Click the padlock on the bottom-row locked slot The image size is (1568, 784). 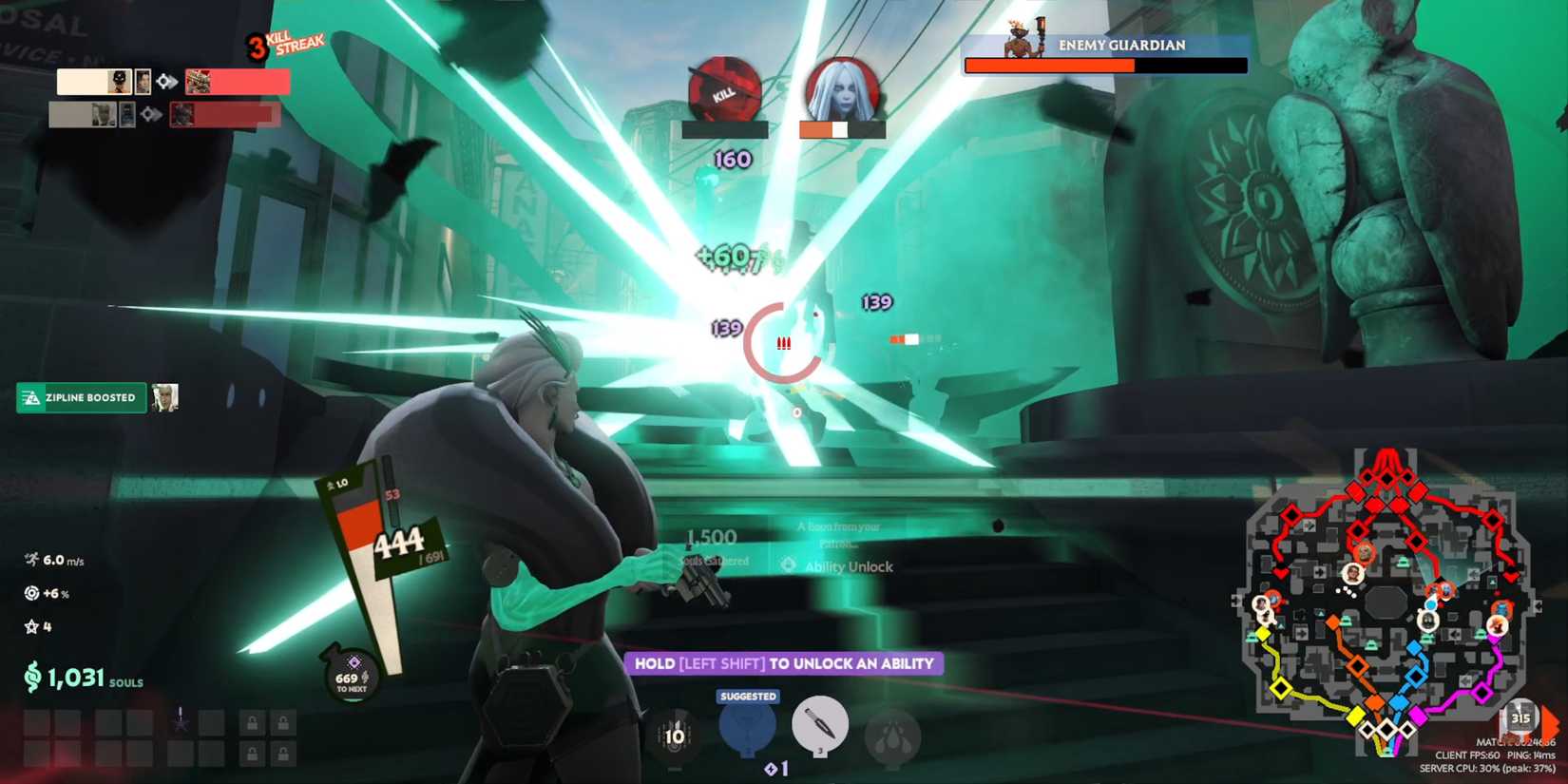(x=253, y=755)
